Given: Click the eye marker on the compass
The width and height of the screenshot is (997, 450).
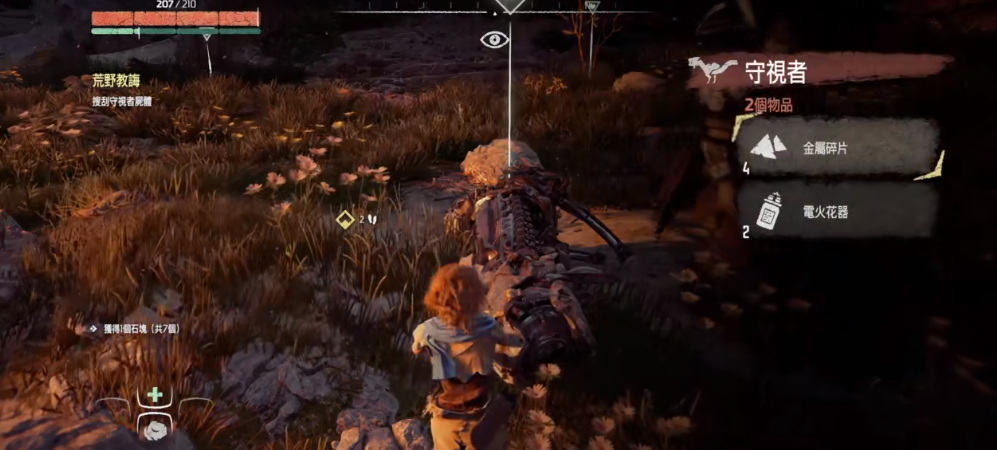Looking at the screenshot, I should [x=494, y=40].
